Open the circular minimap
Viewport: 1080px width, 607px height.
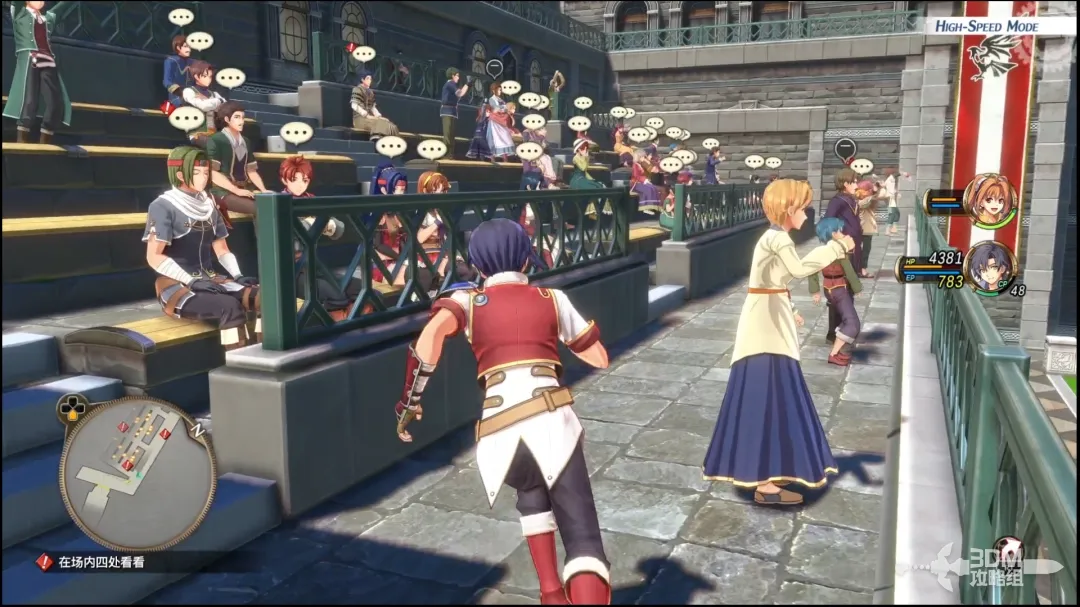tap(137, 473)
